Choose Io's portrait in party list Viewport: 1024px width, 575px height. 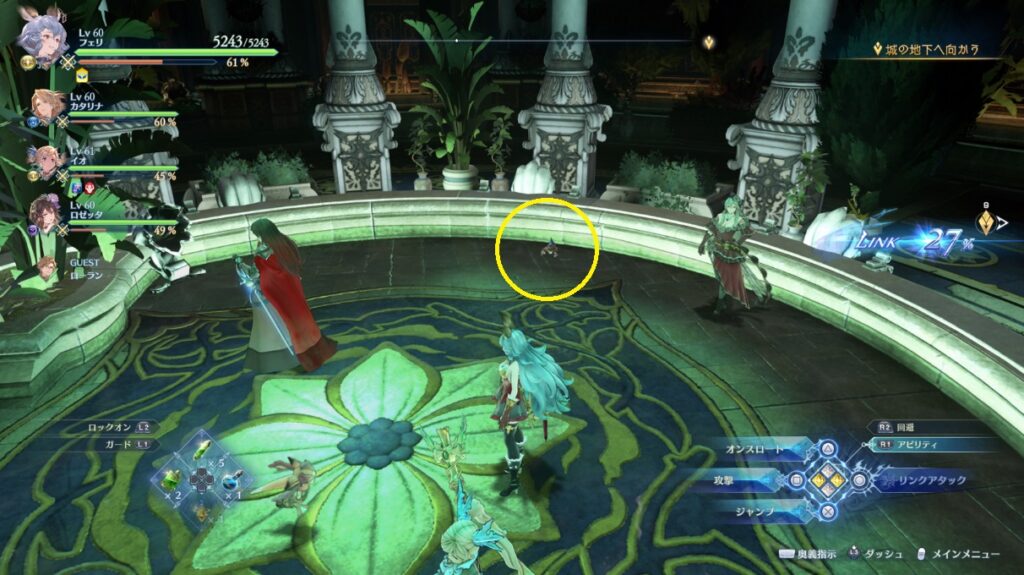point(47,162)
